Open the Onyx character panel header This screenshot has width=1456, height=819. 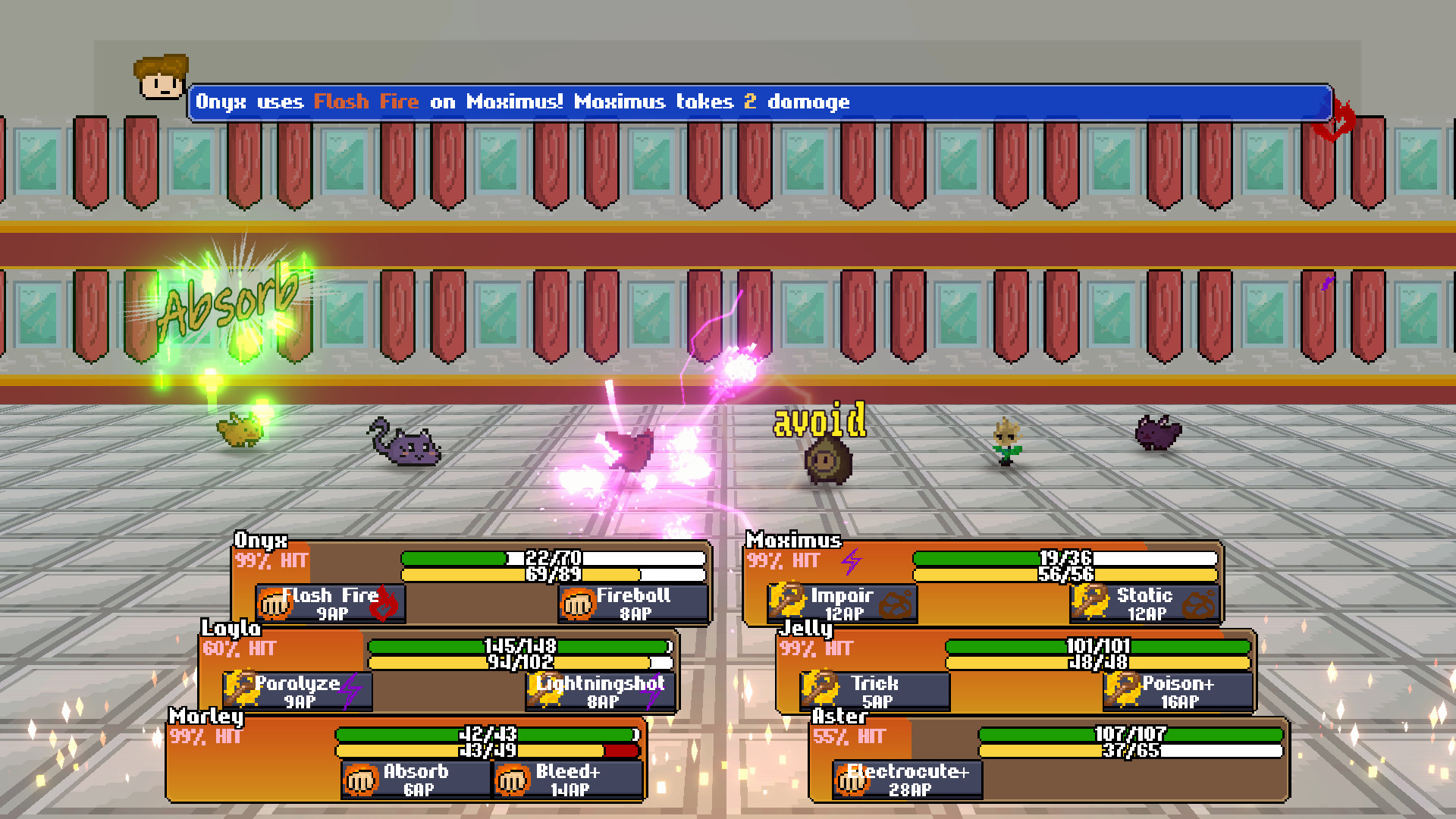(x=261, y=540)
